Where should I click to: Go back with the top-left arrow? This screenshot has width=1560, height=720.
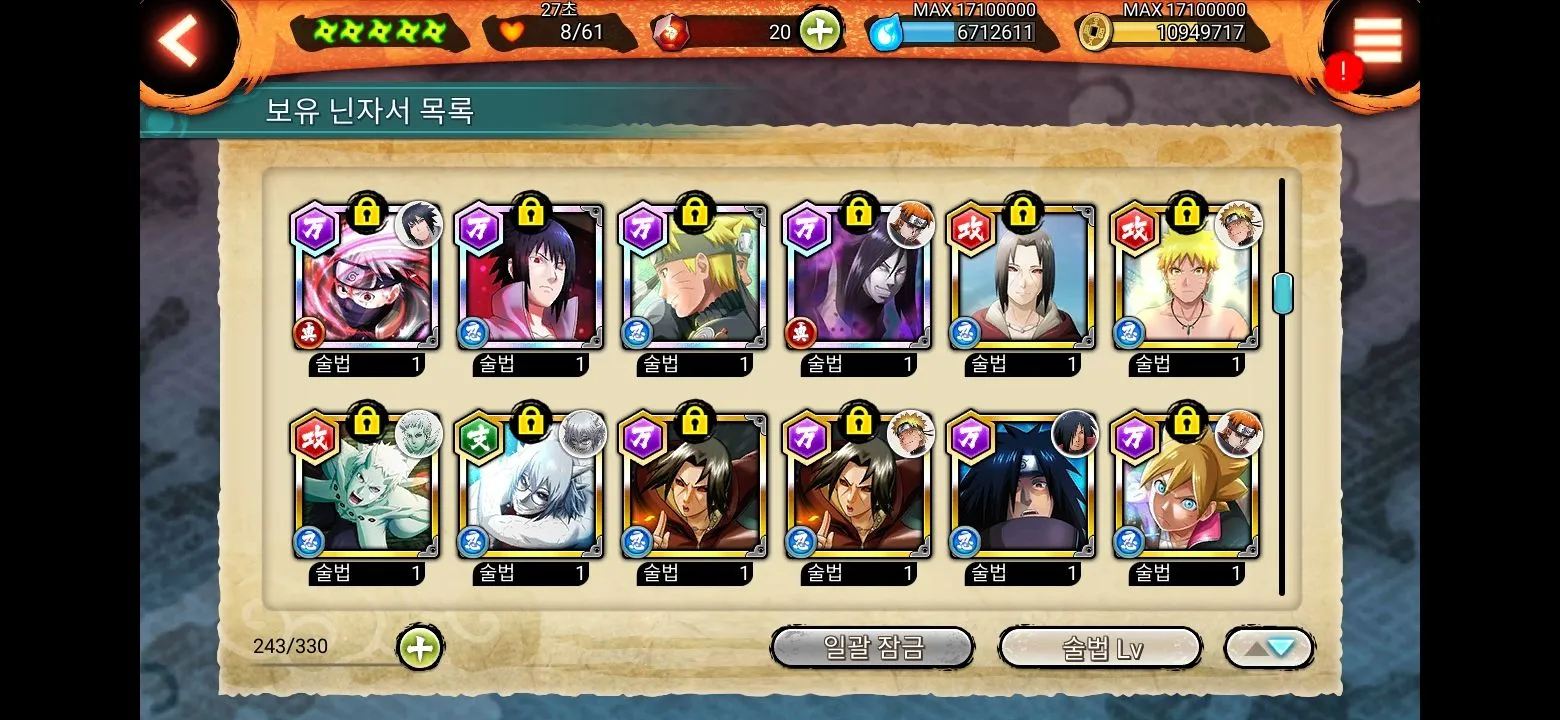(x=180, y=41)
